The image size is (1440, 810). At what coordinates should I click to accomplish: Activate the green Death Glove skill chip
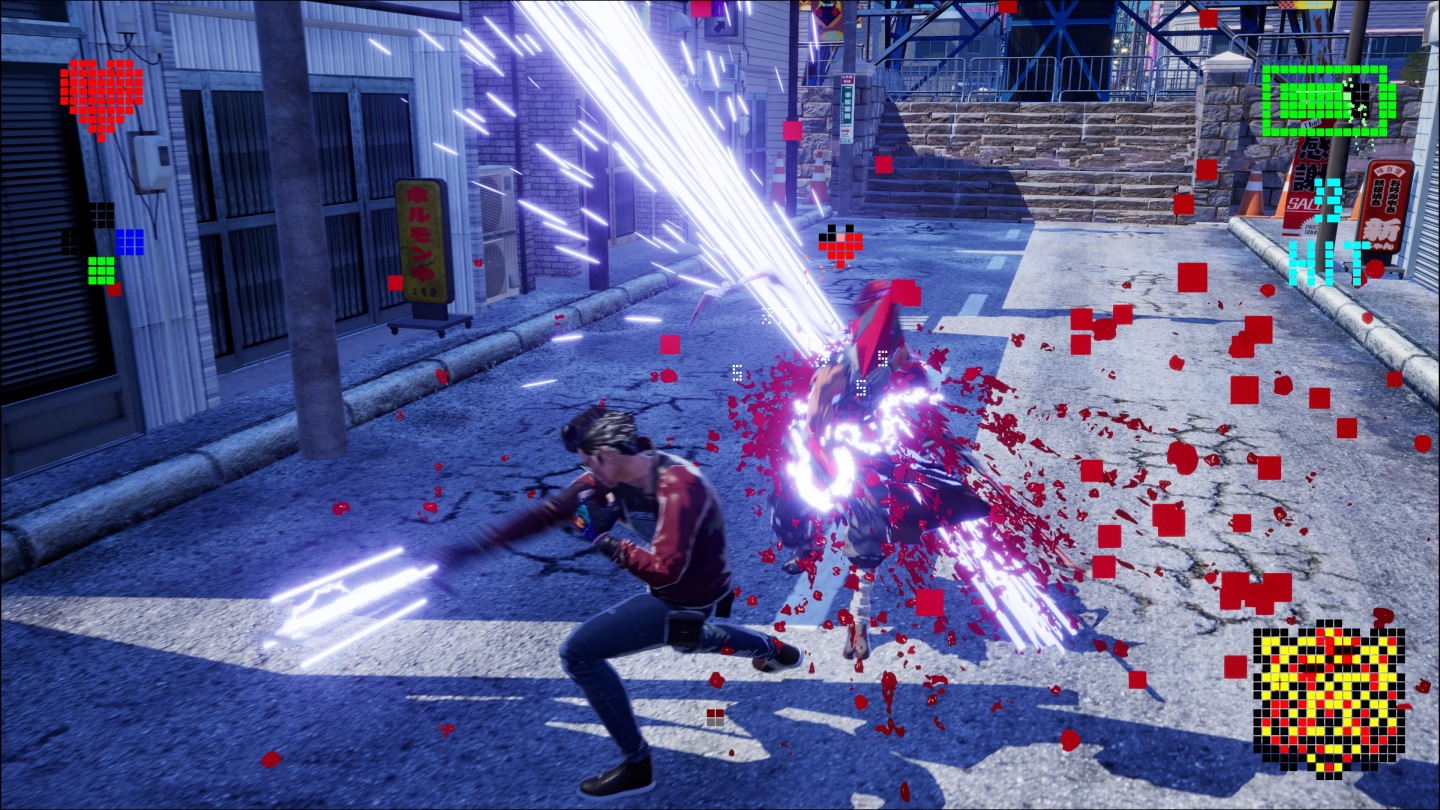click(x=101, y=269)
